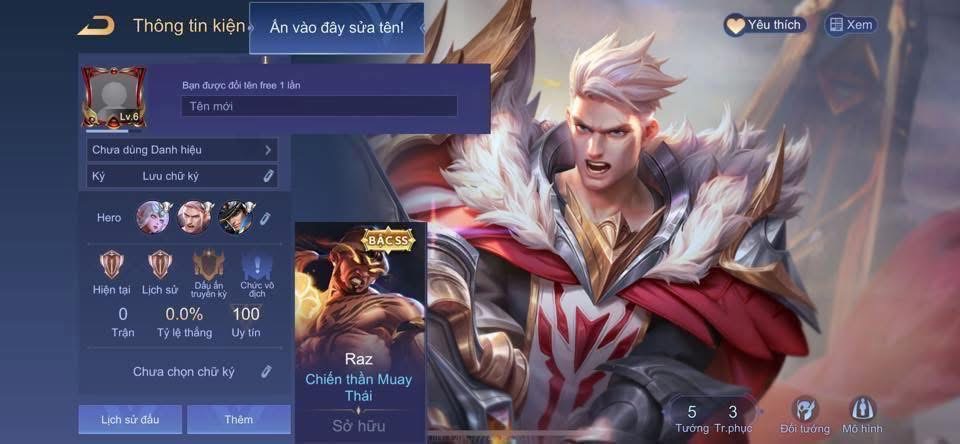
Task: Select the "Hiện tại" rank badge
Action: click(x=110, y=266)
